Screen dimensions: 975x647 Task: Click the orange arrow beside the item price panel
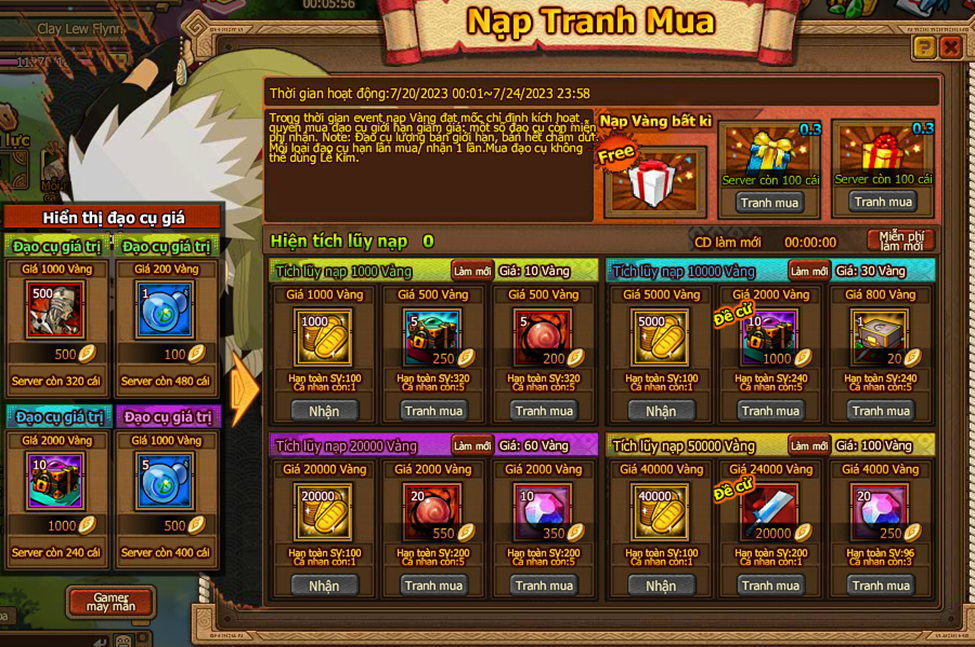[243, 390]
